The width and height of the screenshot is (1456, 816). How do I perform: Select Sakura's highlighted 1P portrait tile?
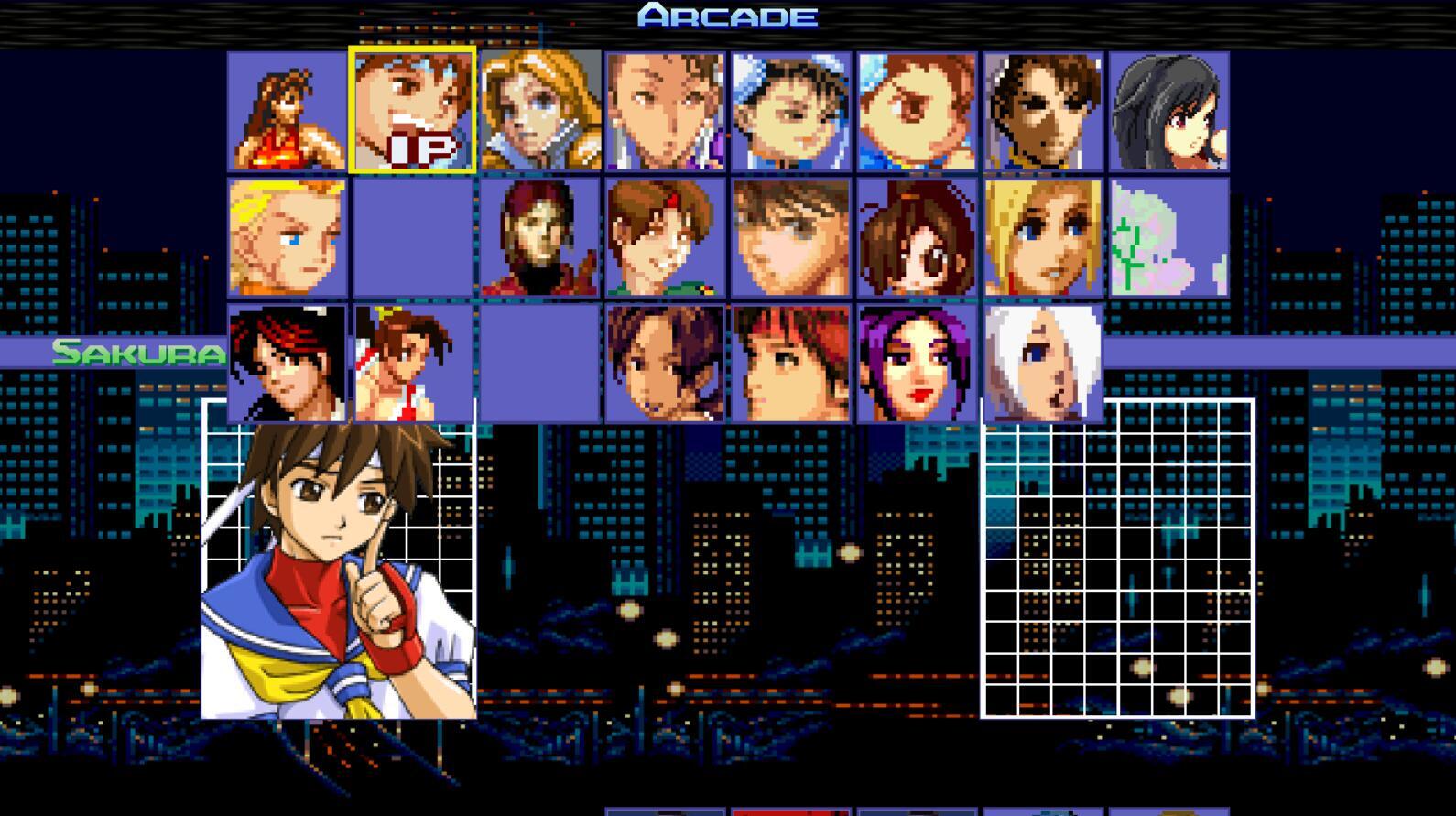[412, 110]
